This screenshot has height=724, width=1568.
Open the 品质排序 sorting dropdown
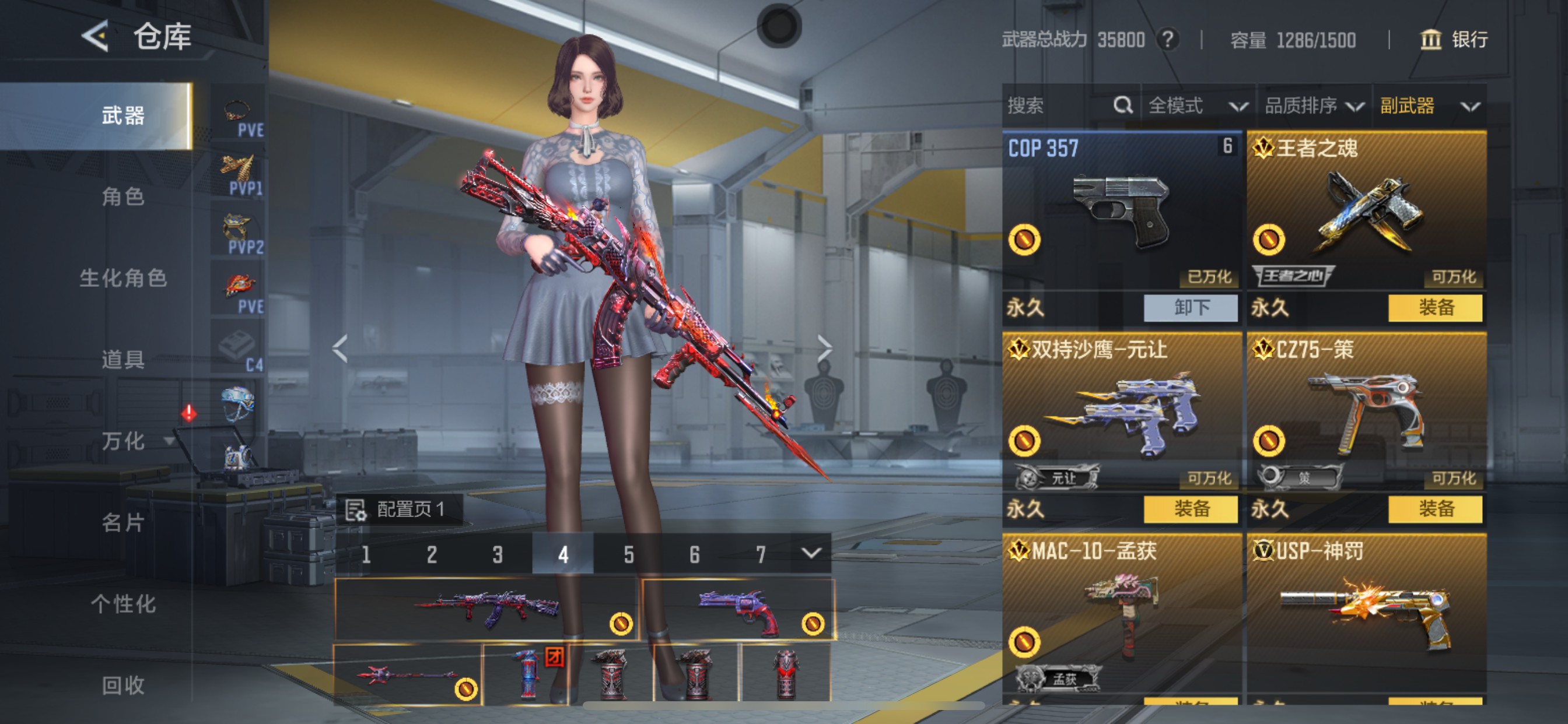point(1314,106)
